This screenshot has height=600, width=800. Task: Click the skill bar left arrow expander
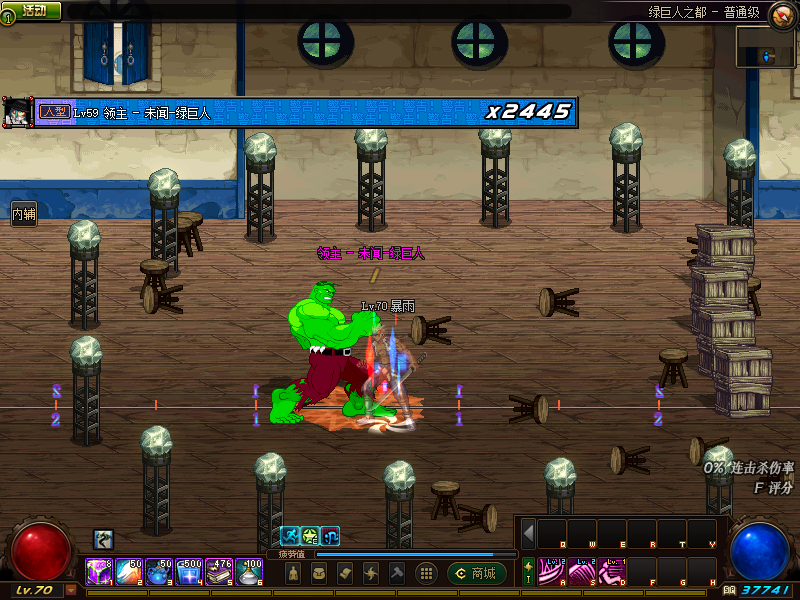coord(529,533)
